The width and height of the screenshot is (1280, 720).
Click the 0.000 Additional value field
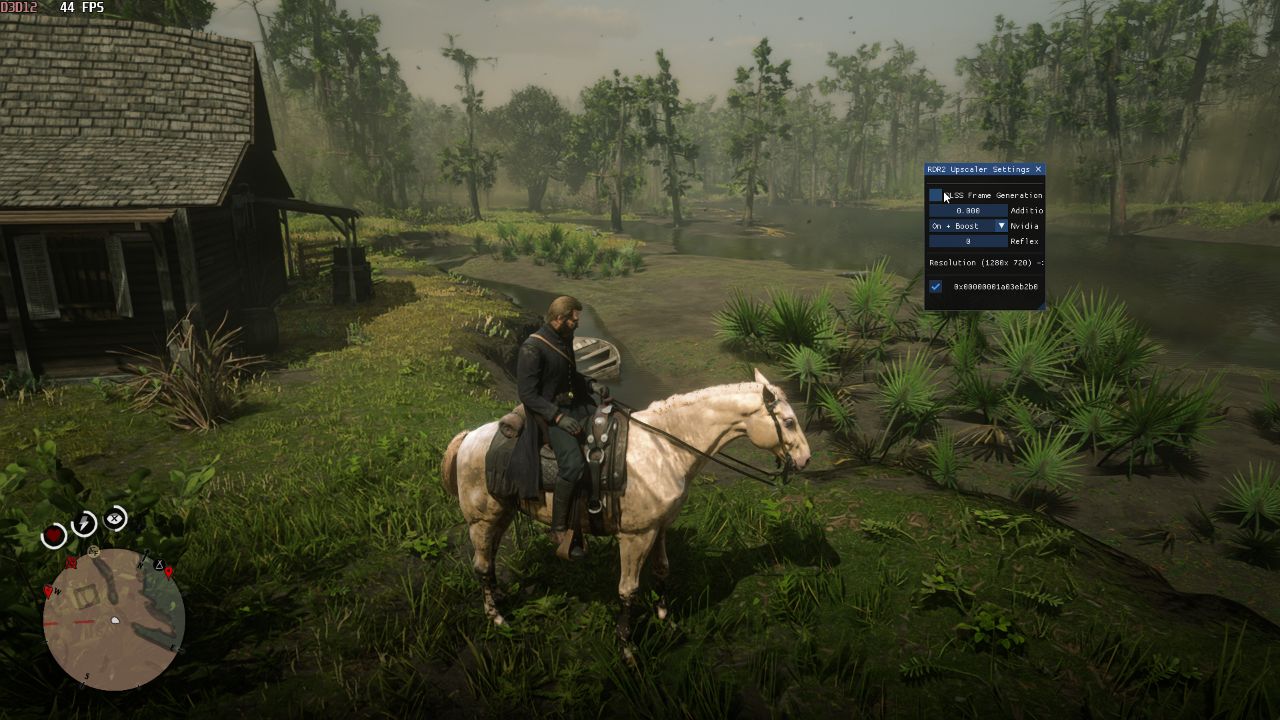pyautogui.click(x=968, y=211)
